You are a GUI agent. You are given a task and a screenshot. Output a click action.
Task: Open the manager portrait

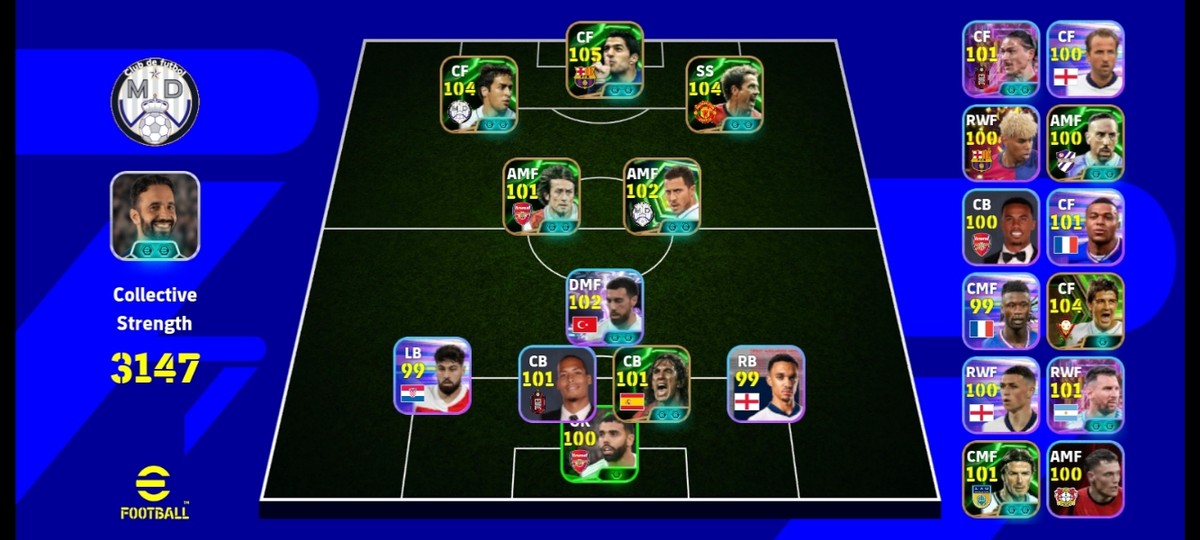[155, 216]
